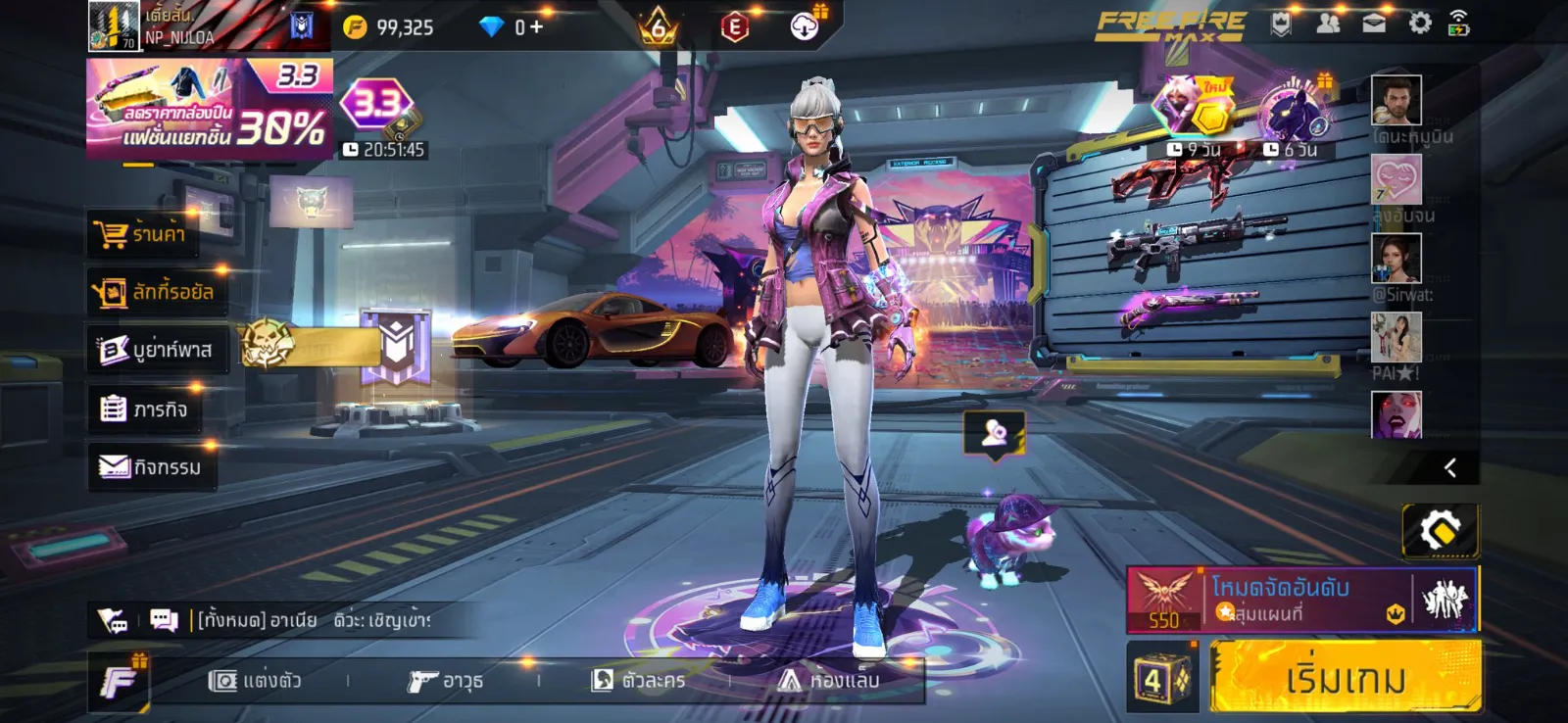
Task: Switch to the อาวุธ weapons tab
Action: click(446, 680)
